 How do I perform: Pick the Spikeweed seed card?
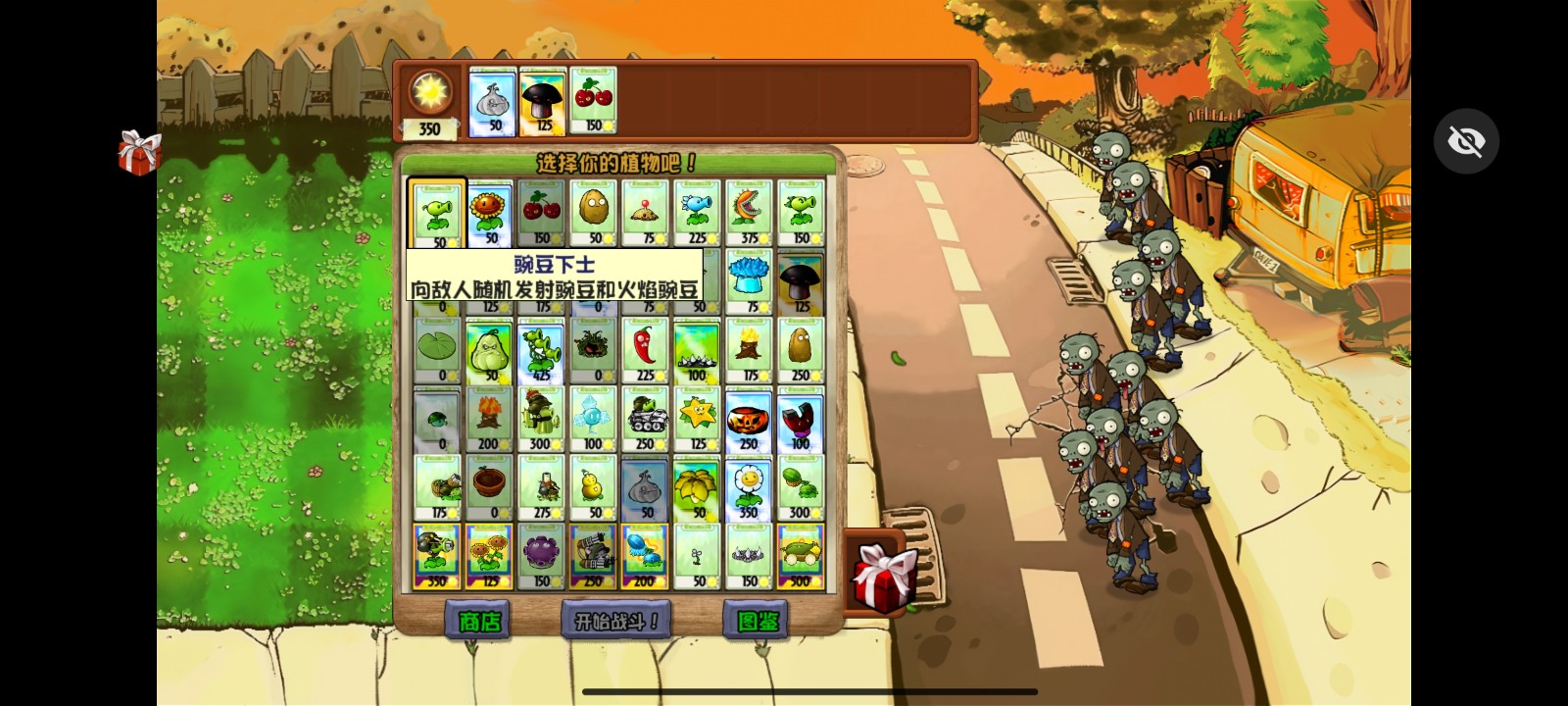pos(697,348)
